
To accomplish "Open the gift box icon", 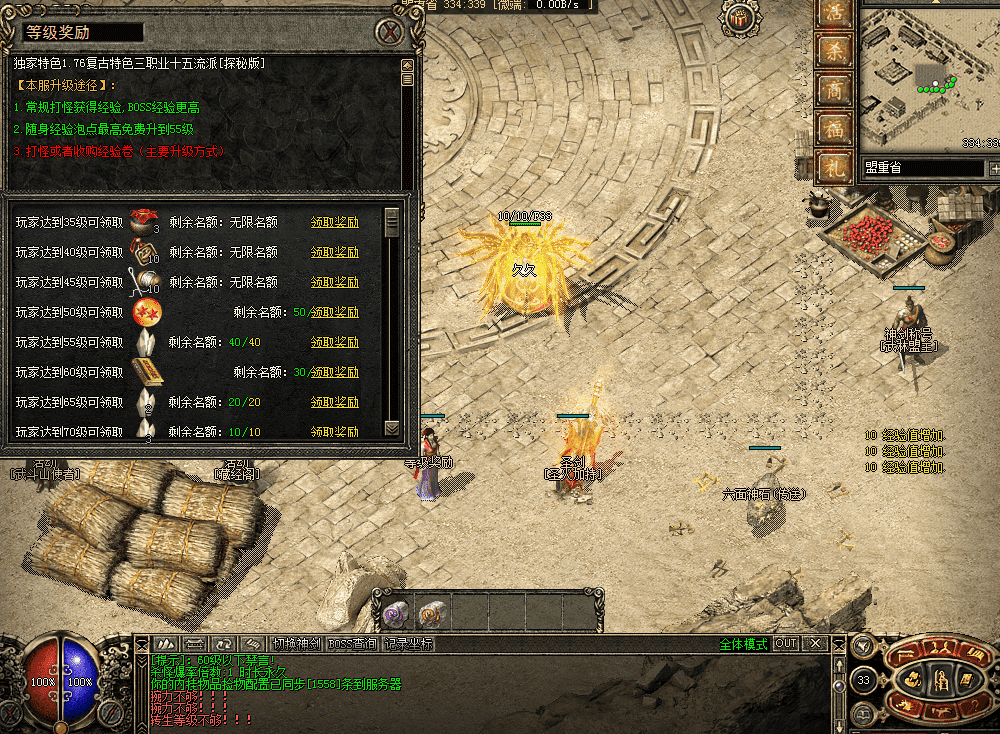I will tap(740, 17).
